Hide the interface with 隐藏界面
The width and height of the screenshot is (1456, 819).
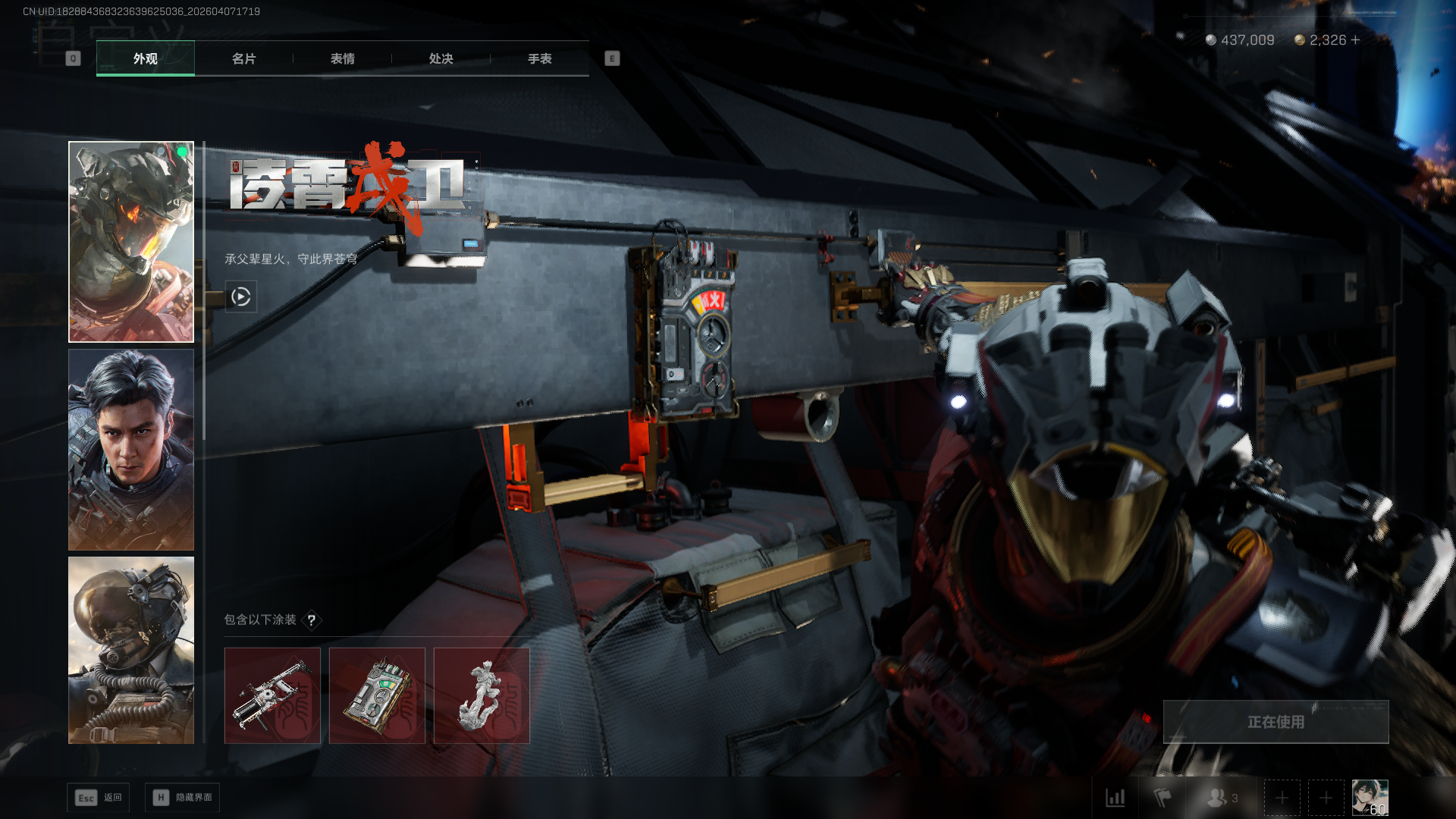coord(182,798)
